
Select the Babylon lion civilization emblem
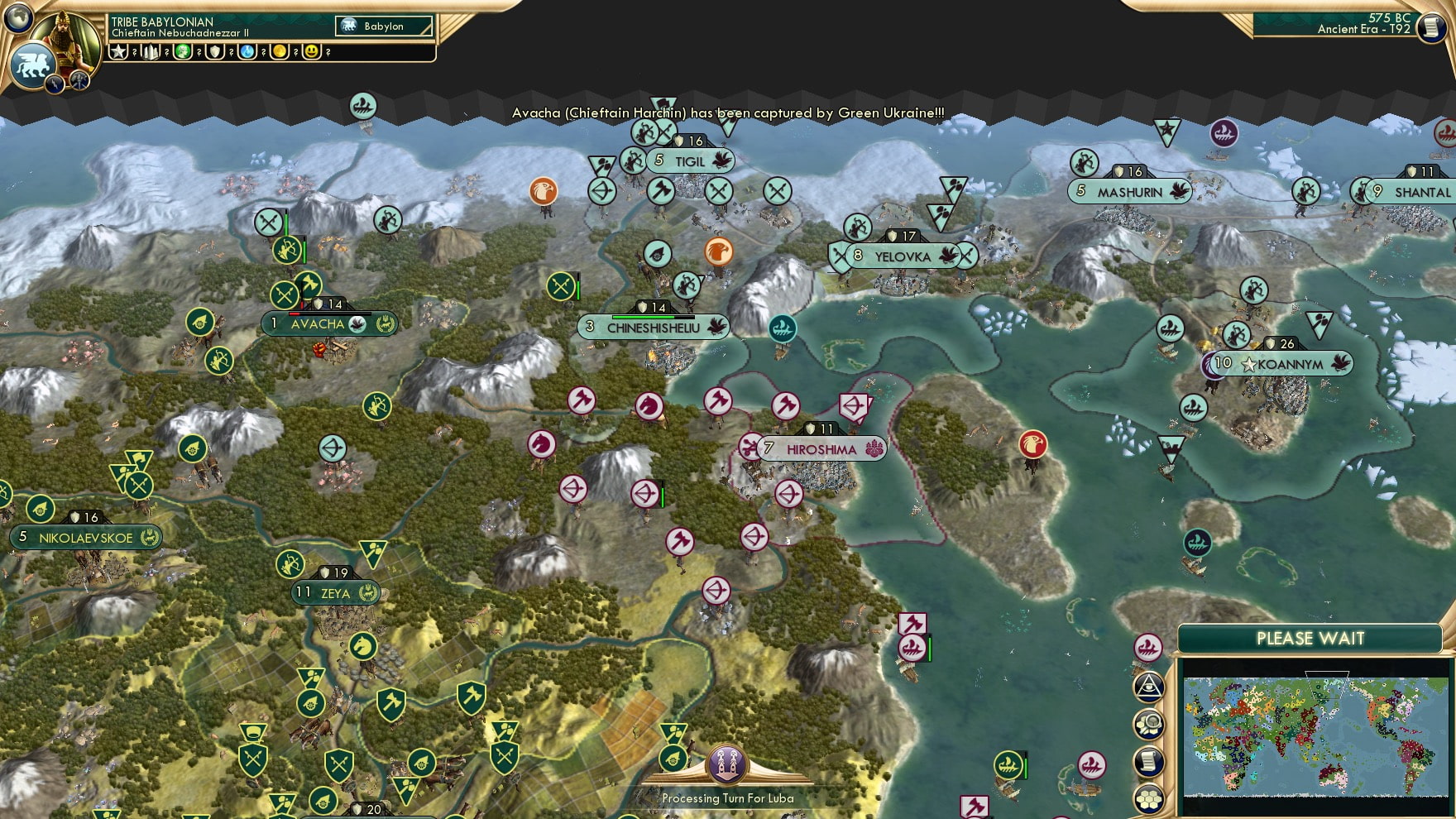coord(31,62)
